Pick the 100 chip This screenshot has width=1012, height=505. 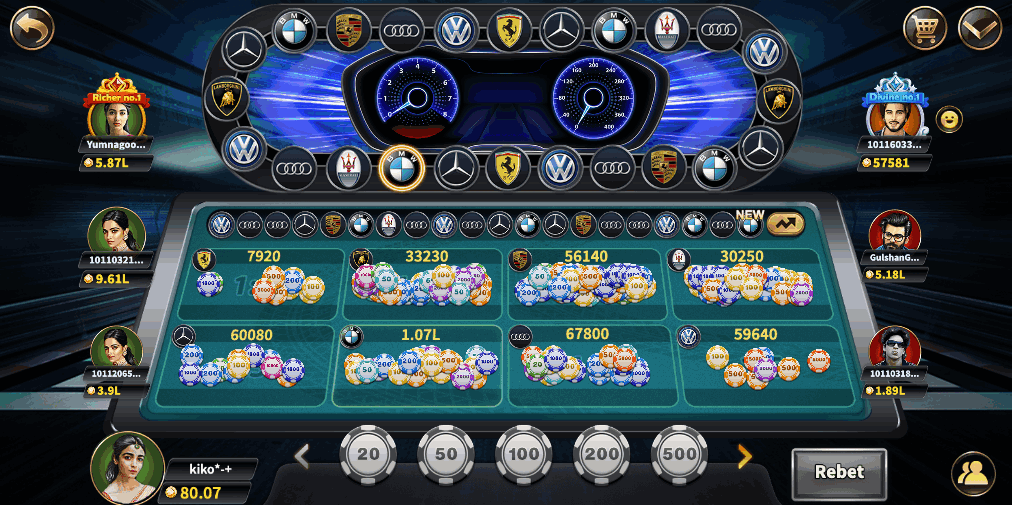pyautogui.click(x=524, y=454)
